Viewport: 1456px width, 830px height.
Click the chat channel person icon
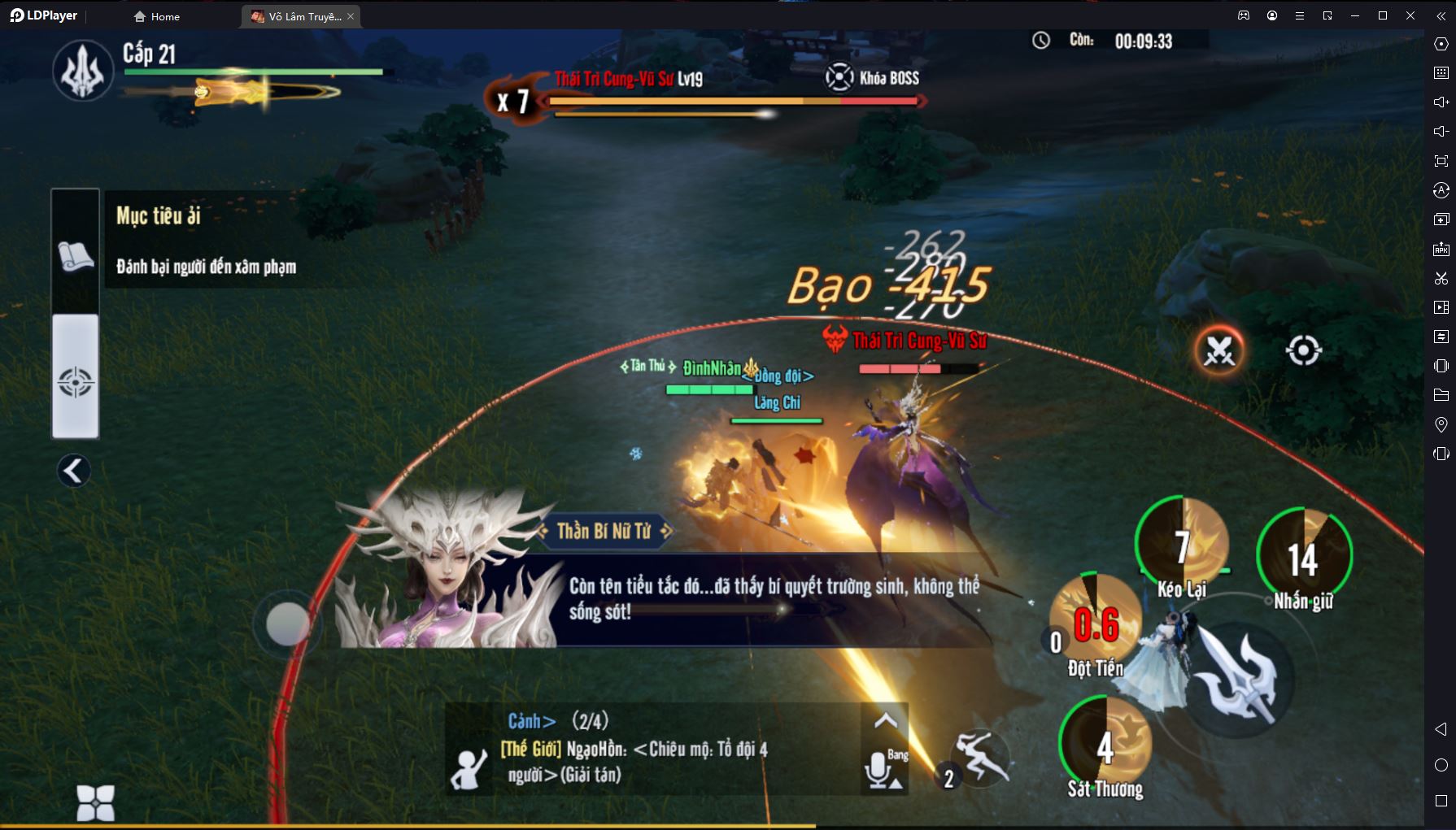pos(469,769)
